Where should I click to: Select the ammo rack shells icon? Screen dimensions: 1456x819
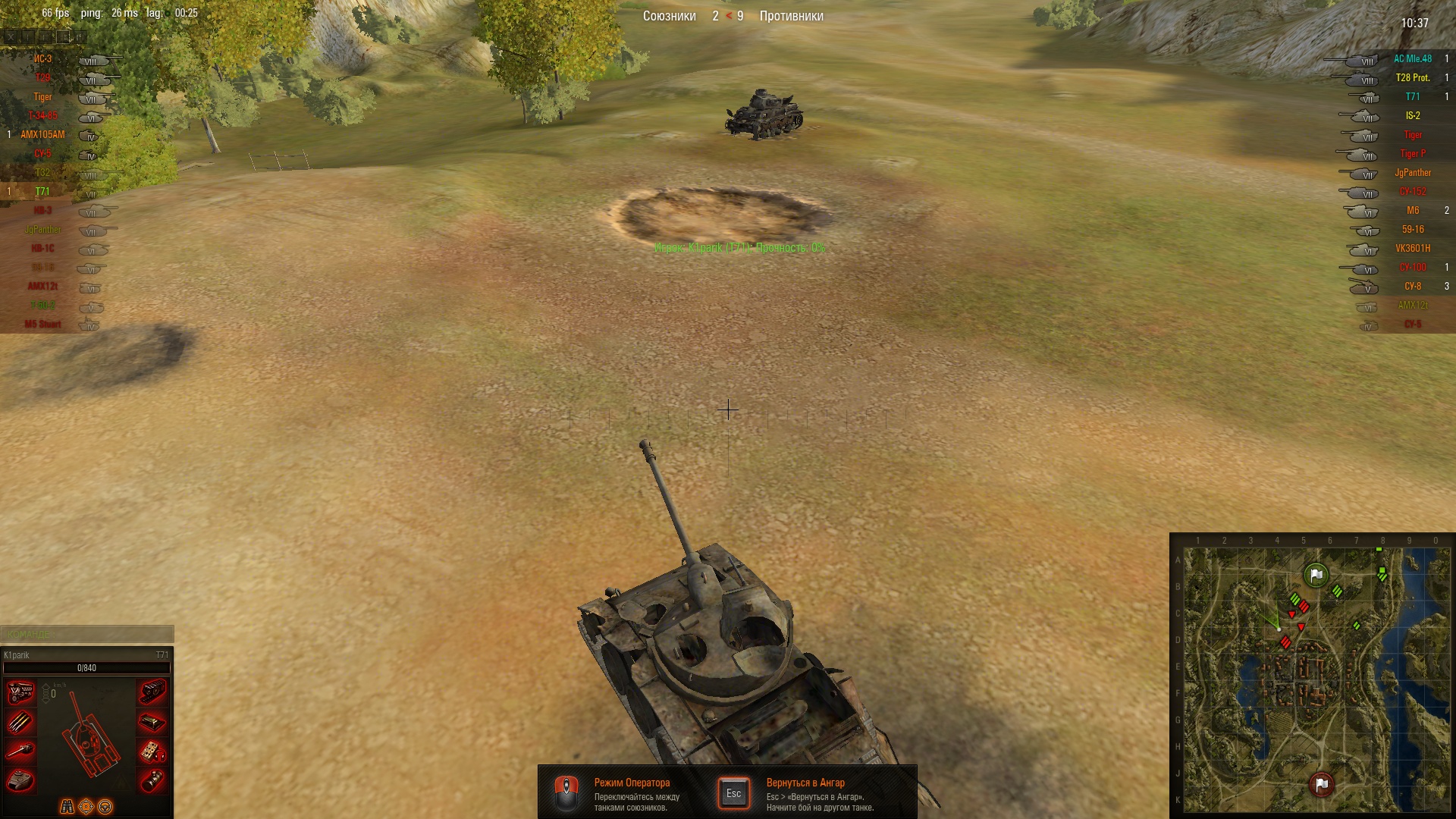[20, 722]
